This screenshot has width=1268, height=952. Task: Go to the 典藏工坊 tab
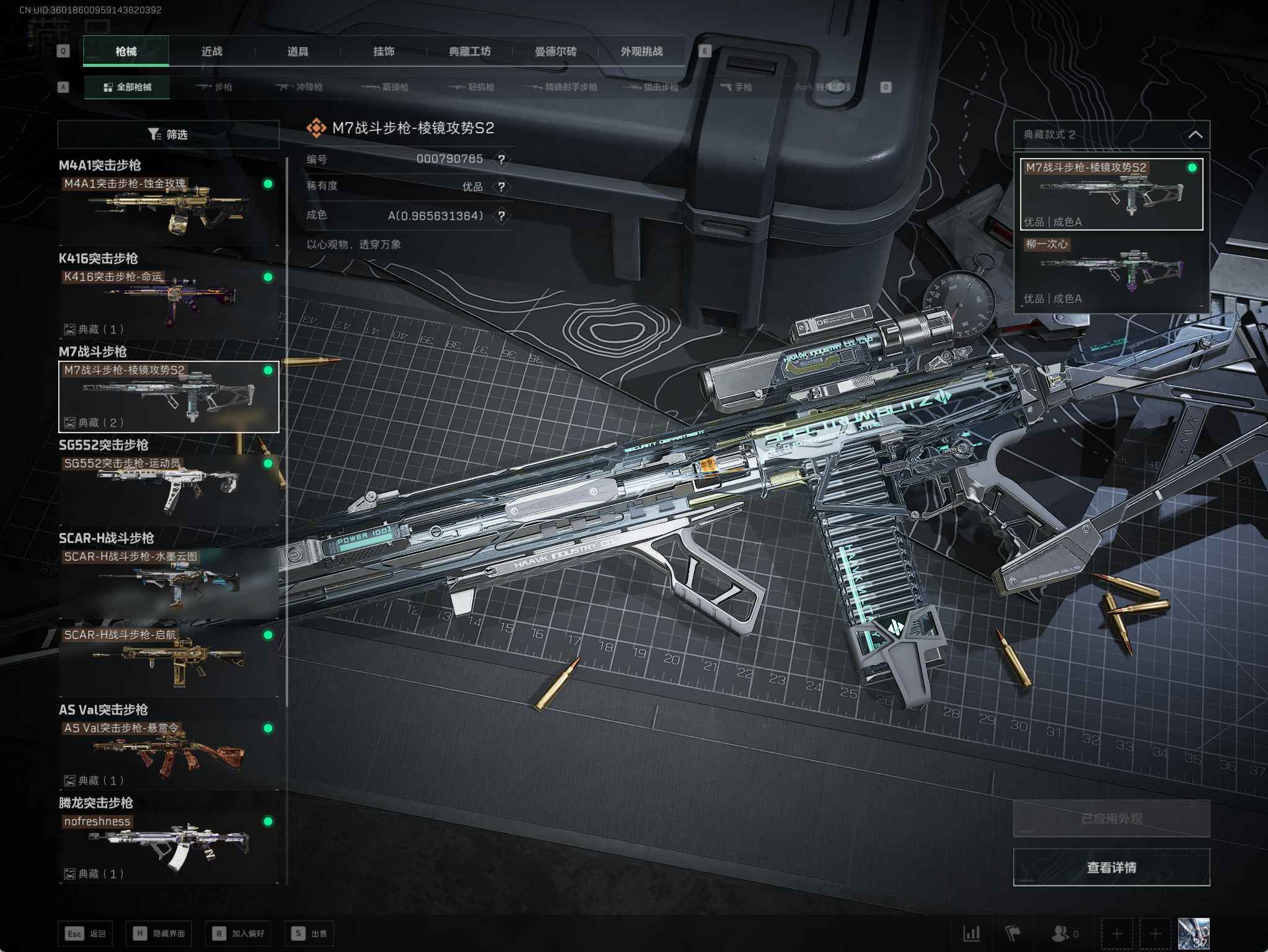(469, 51)
